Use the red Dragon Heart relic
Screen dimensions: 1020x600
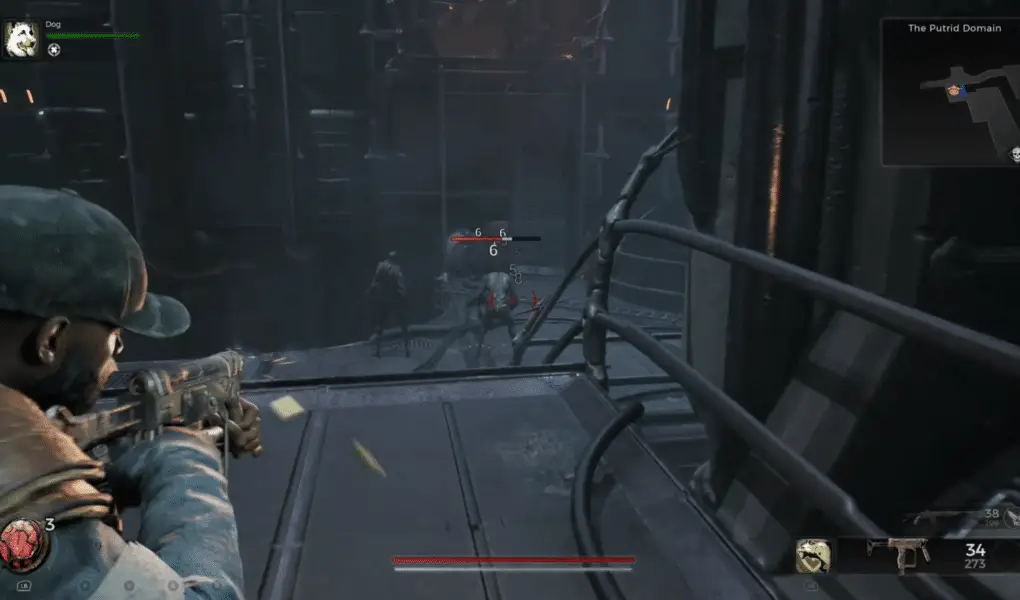(20, 543)
